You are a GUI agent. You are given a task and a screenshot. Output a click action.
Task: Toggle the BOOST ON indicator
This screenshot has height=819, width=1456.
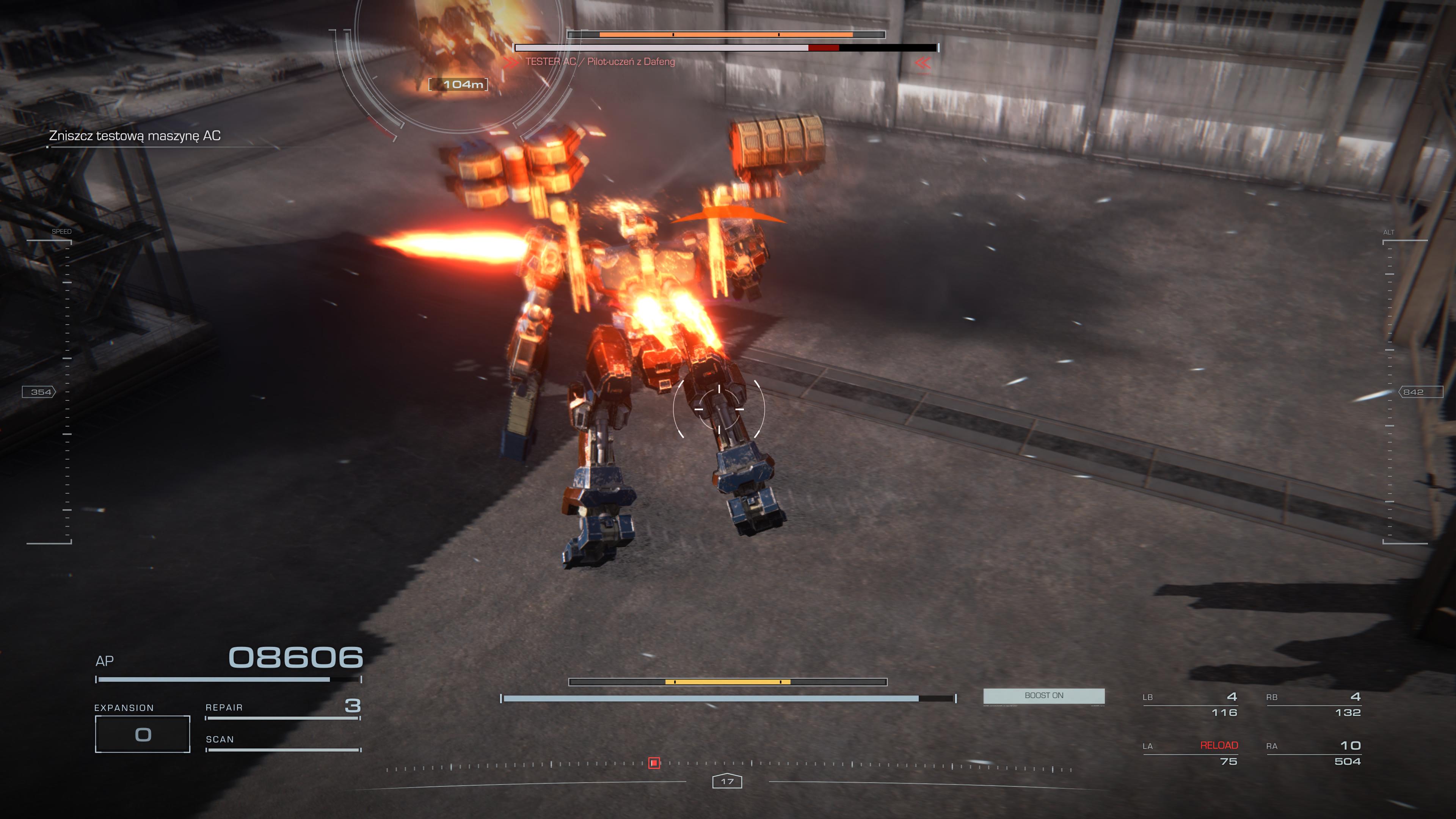[x=1043, y=696]
